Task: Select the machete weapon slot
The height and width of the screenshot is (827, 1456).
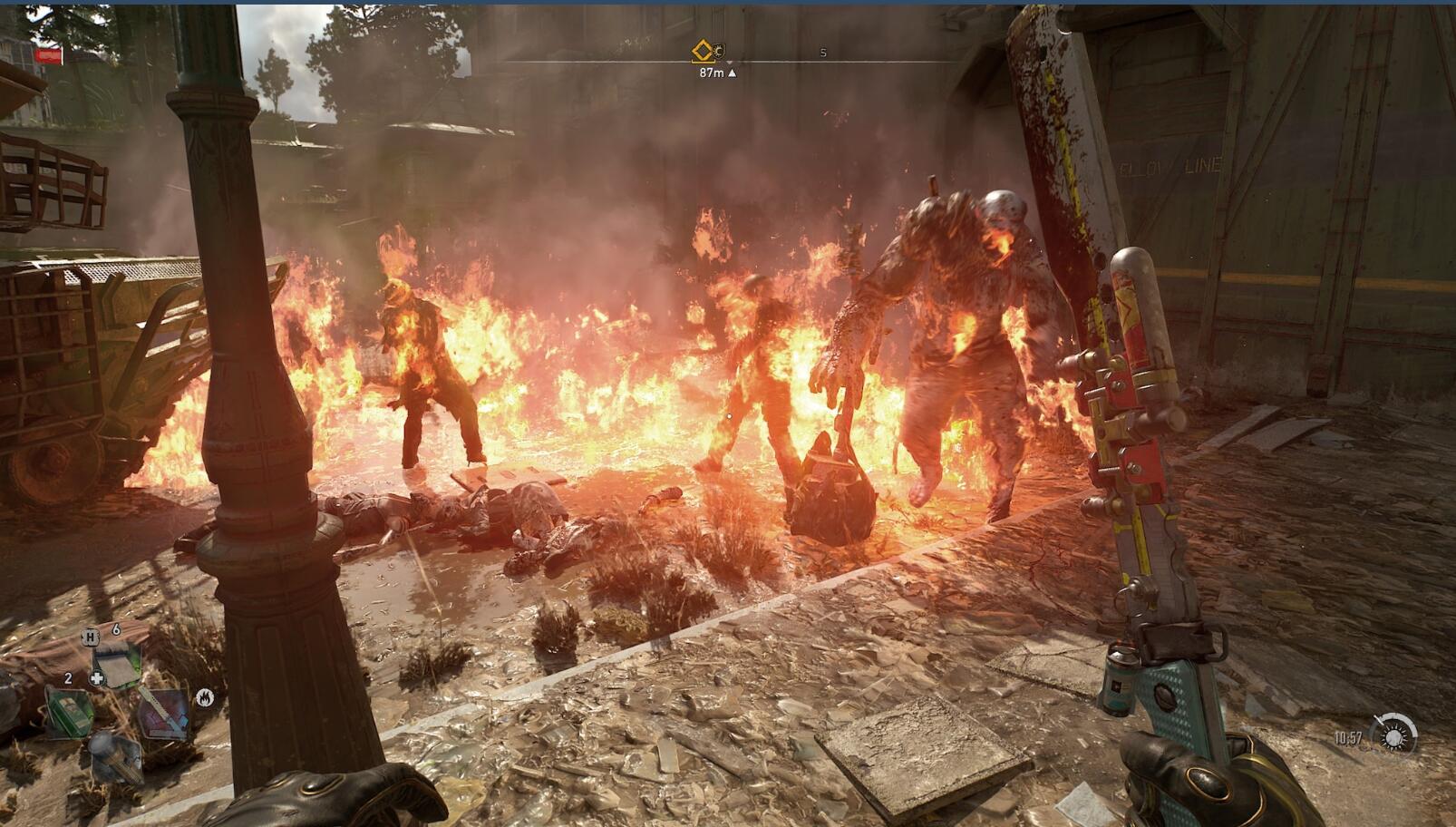Action: (162, 714)
